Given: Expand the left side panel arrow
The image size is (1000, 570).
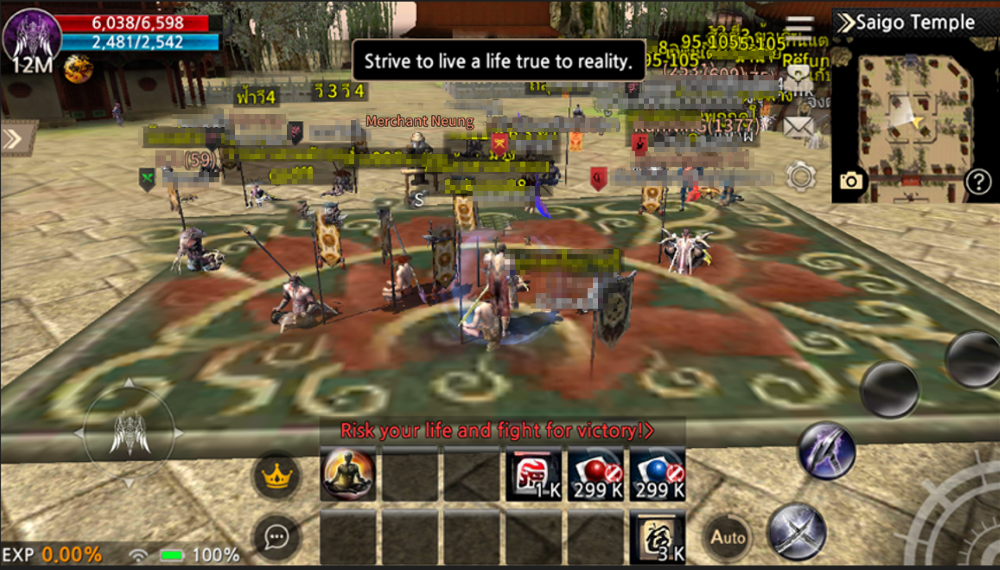Looking at the screenshot, I should (x=14, y=138).
